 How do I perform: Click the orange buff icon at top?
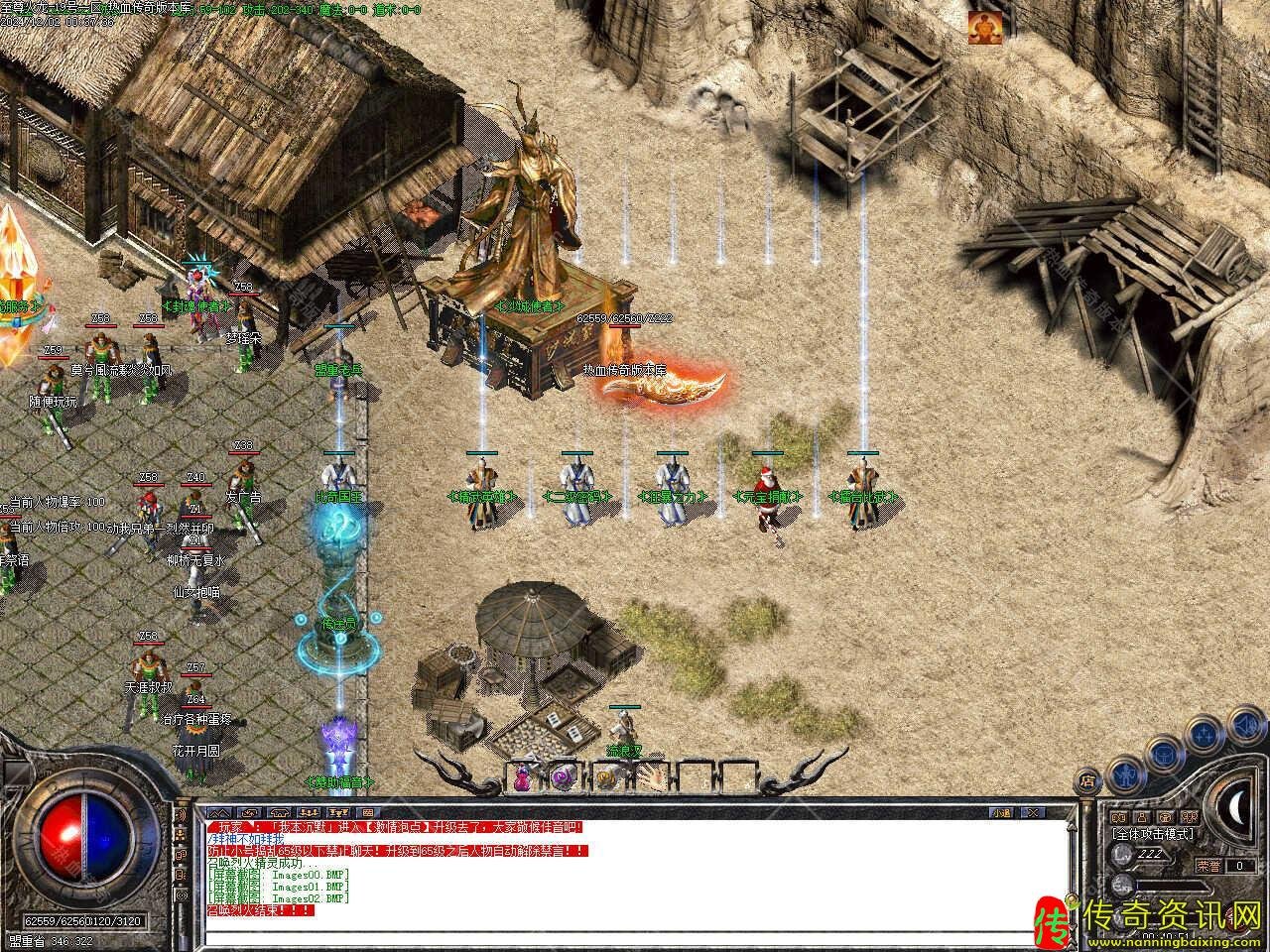coord(982,27)
